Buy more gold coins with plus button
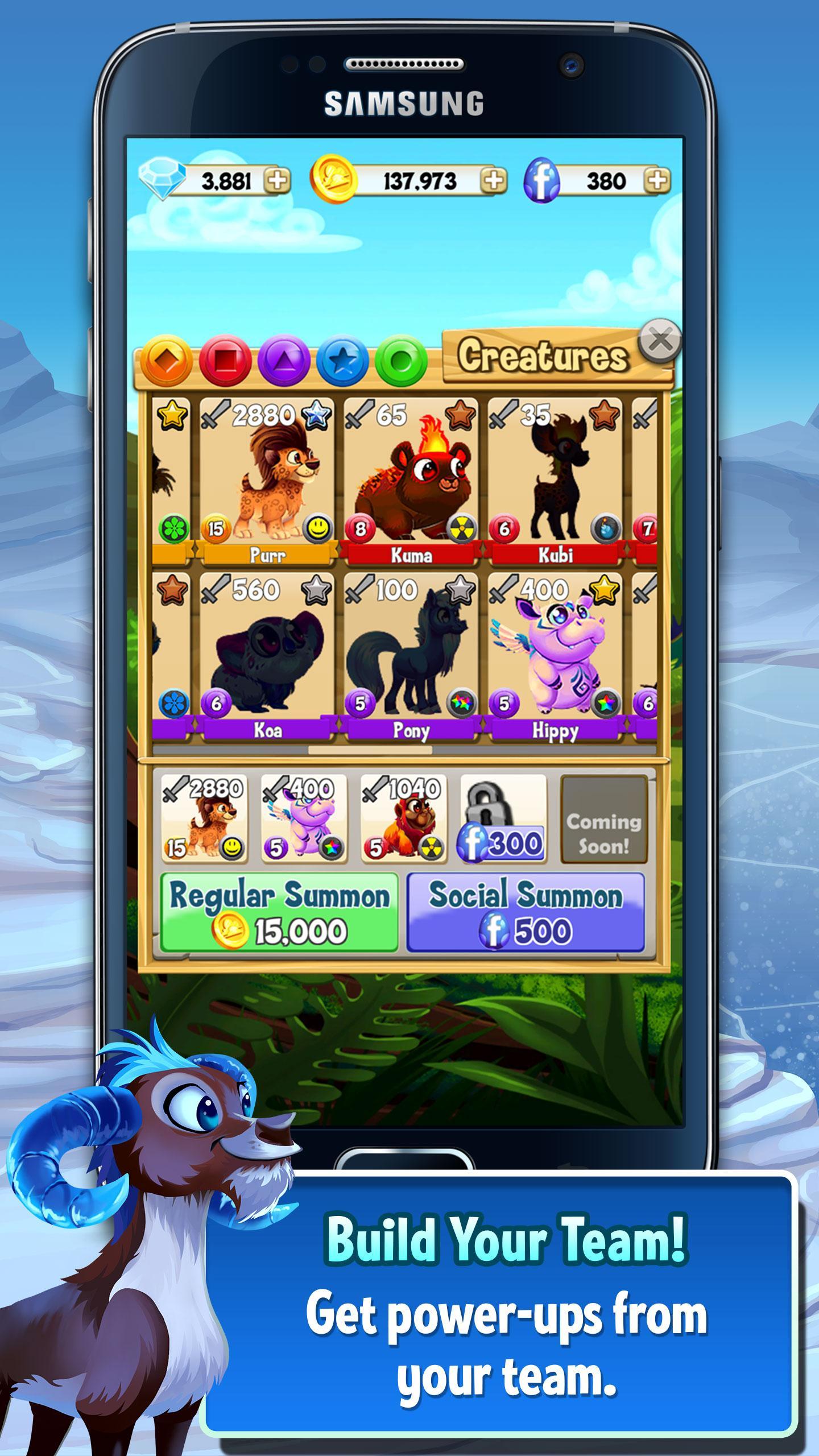This screenshot has width=819, height=1456. click(493, 181)
